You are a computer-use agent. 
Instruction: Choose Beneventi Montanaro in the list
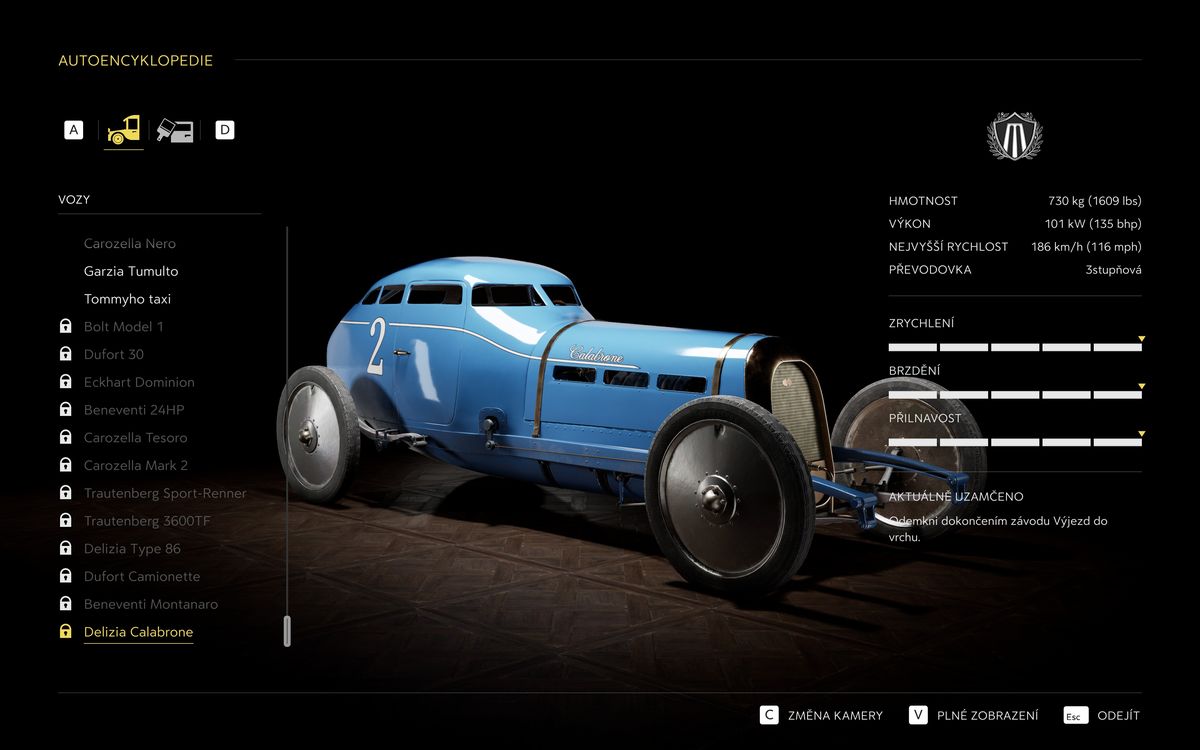tap(150, 604)
